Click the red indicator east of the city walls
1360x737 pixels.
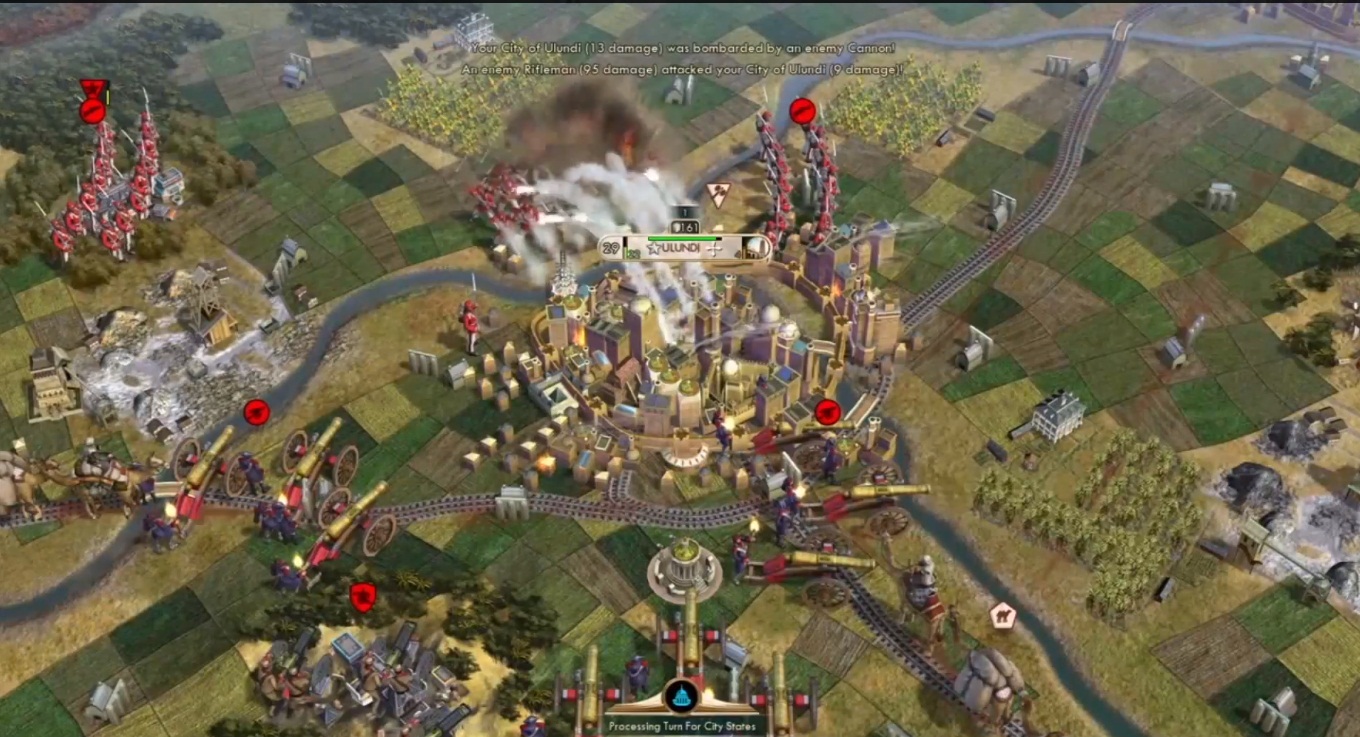pyautogui.click(x=828, y=410)
